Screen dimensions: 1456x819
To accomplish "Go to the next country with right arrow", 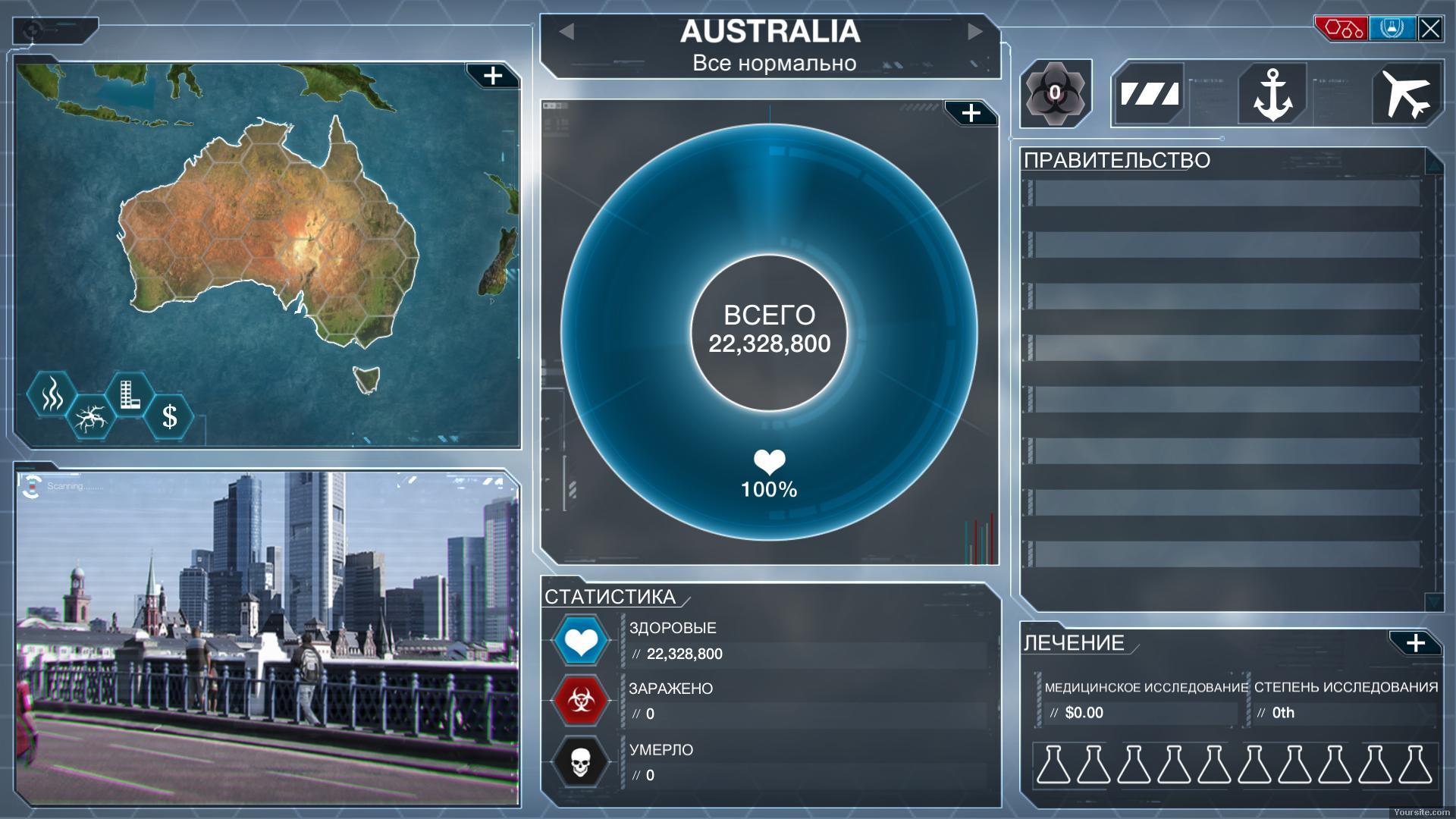I will click(975, 31).
